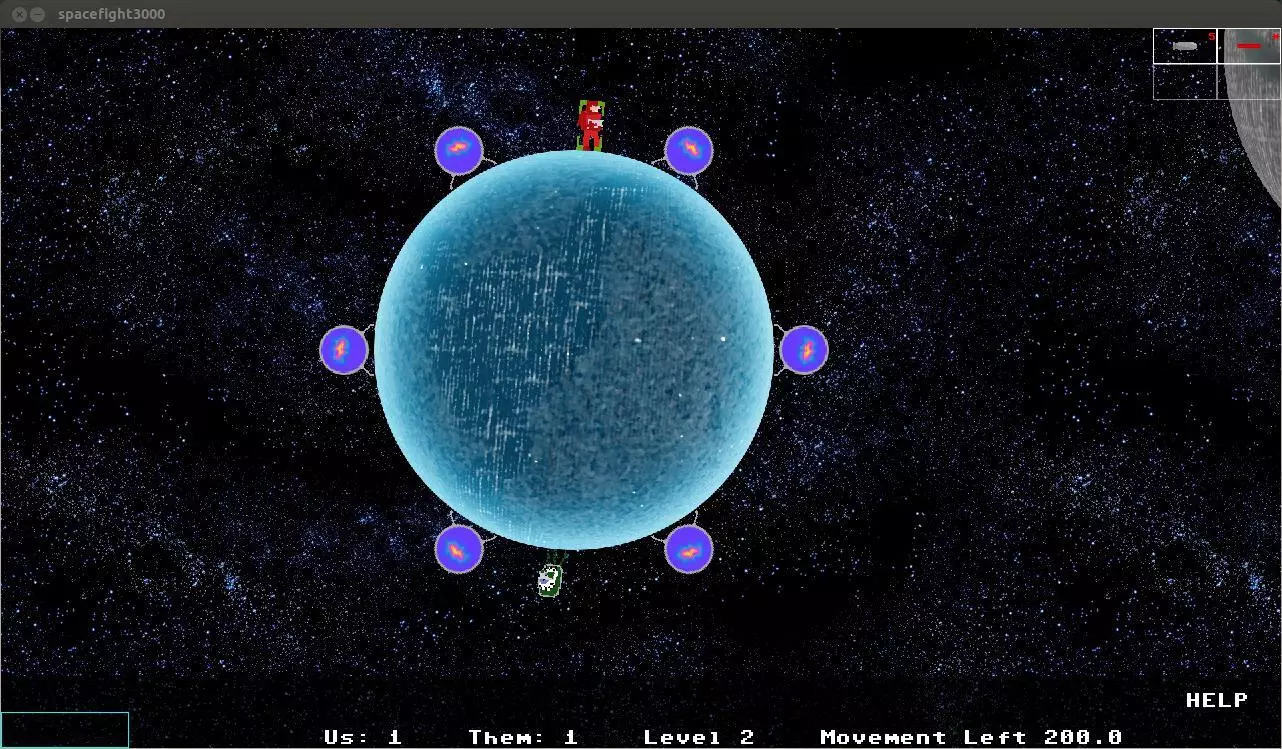Click the Us: 1 score label
Viewport: 1282px width, 749px height.
(x=362, y=737)
